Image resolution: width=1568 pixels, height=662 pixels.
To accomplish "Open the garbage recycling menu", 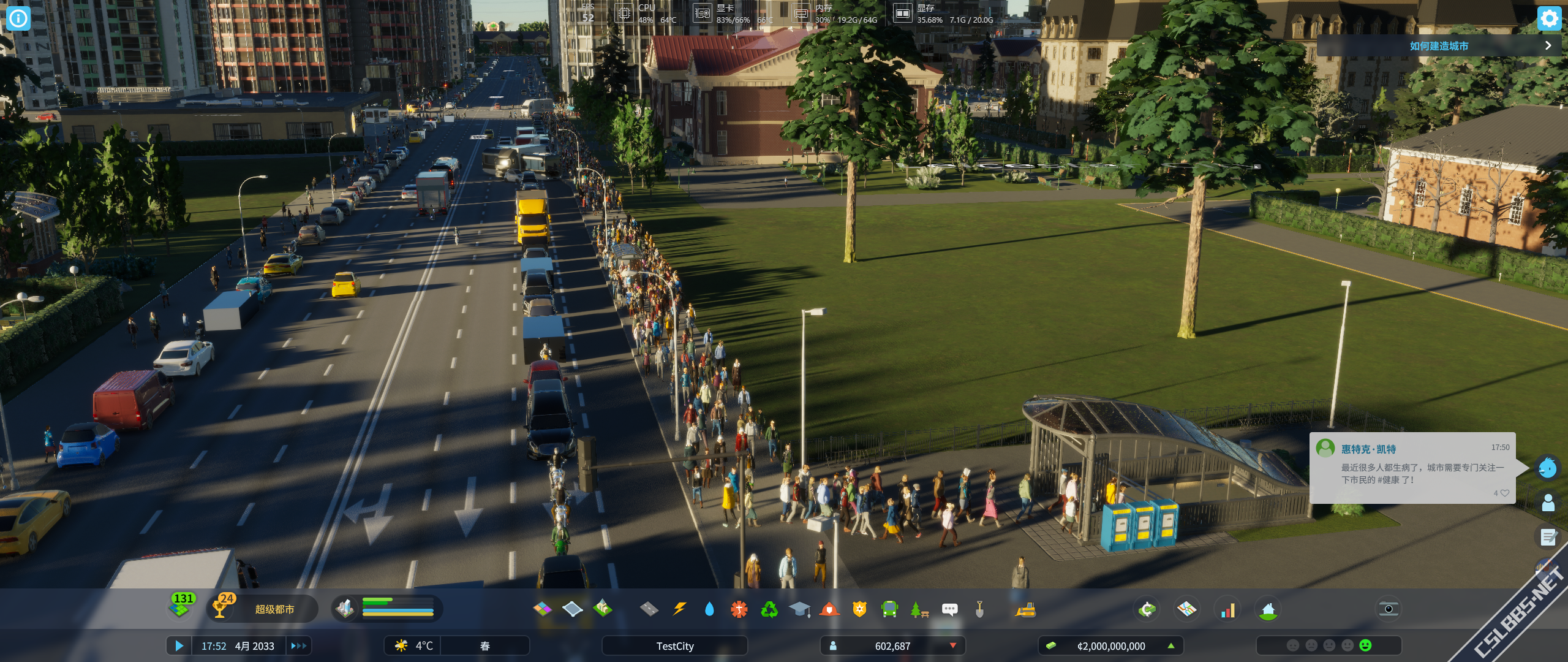I will click(x=769, y=609).
